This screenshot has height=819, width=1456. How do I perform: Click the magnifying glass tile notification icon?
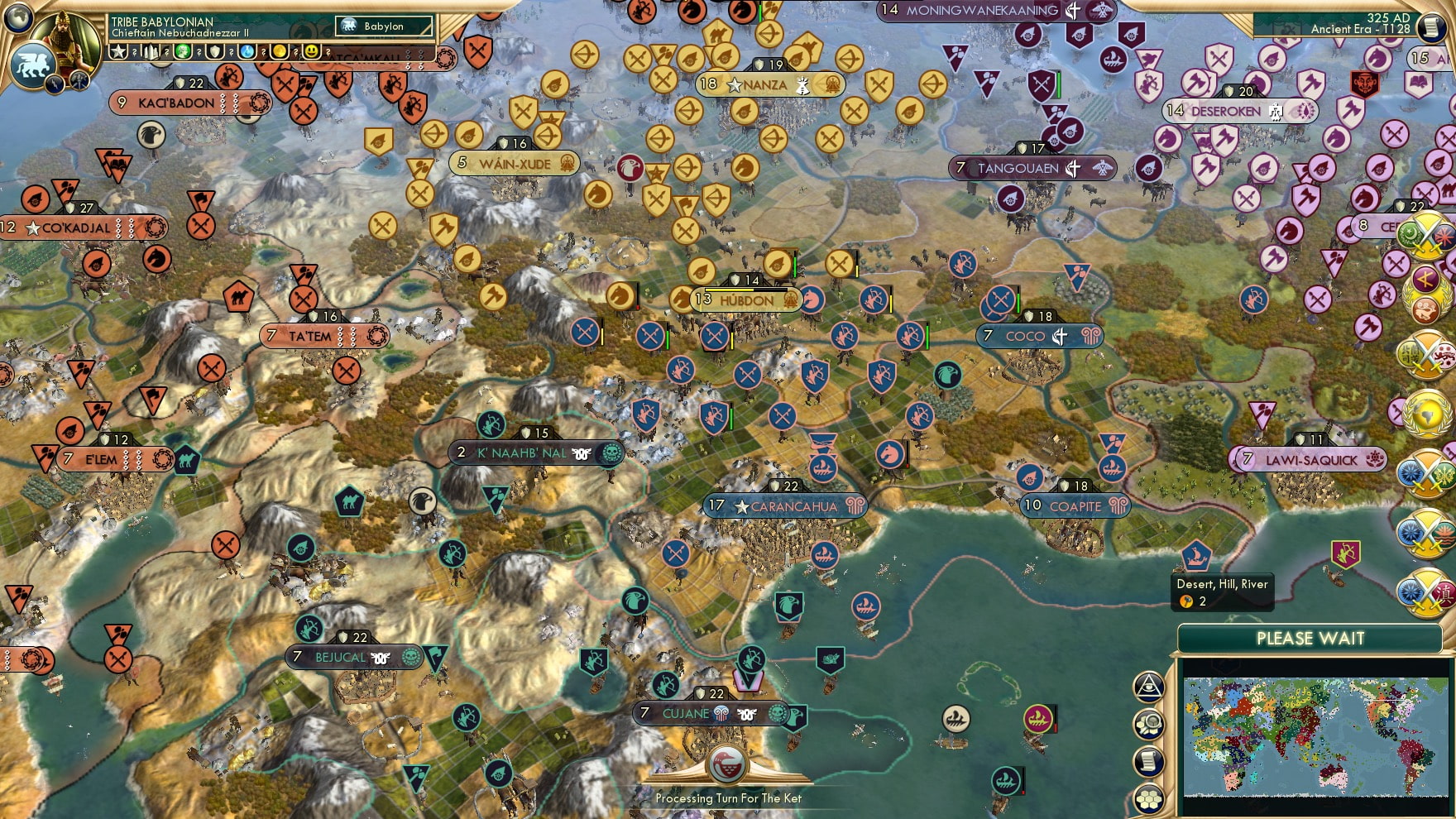1149,725
